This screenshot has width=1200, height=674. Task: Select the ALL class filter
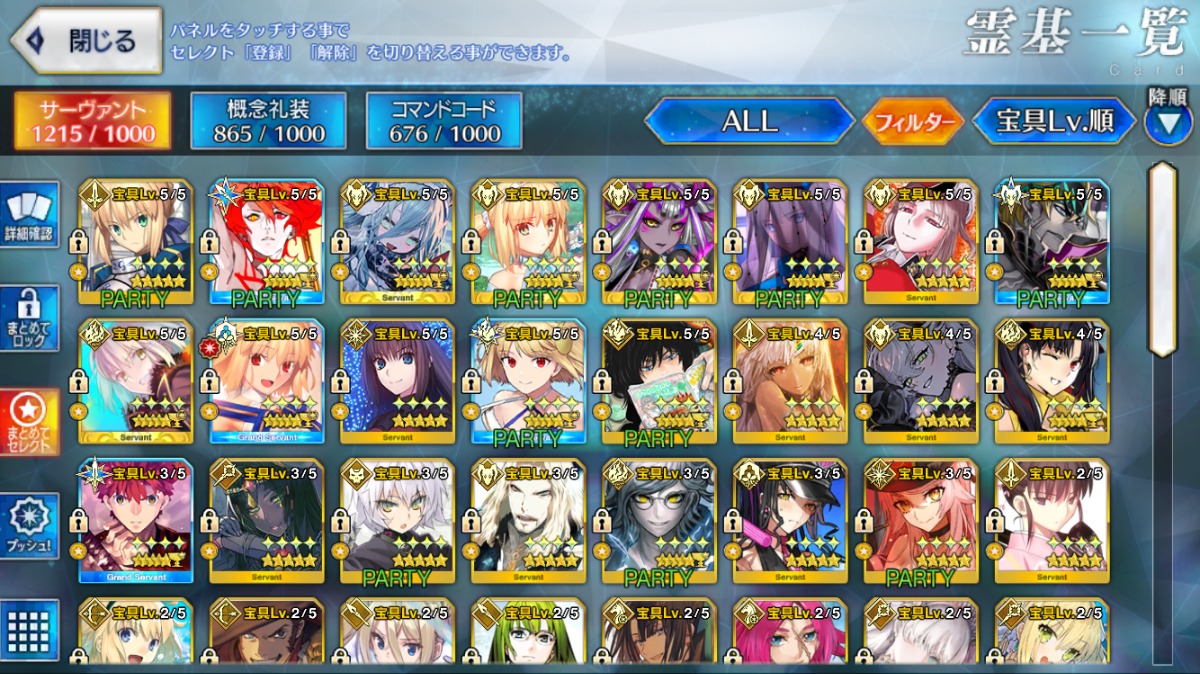(749, 122)
